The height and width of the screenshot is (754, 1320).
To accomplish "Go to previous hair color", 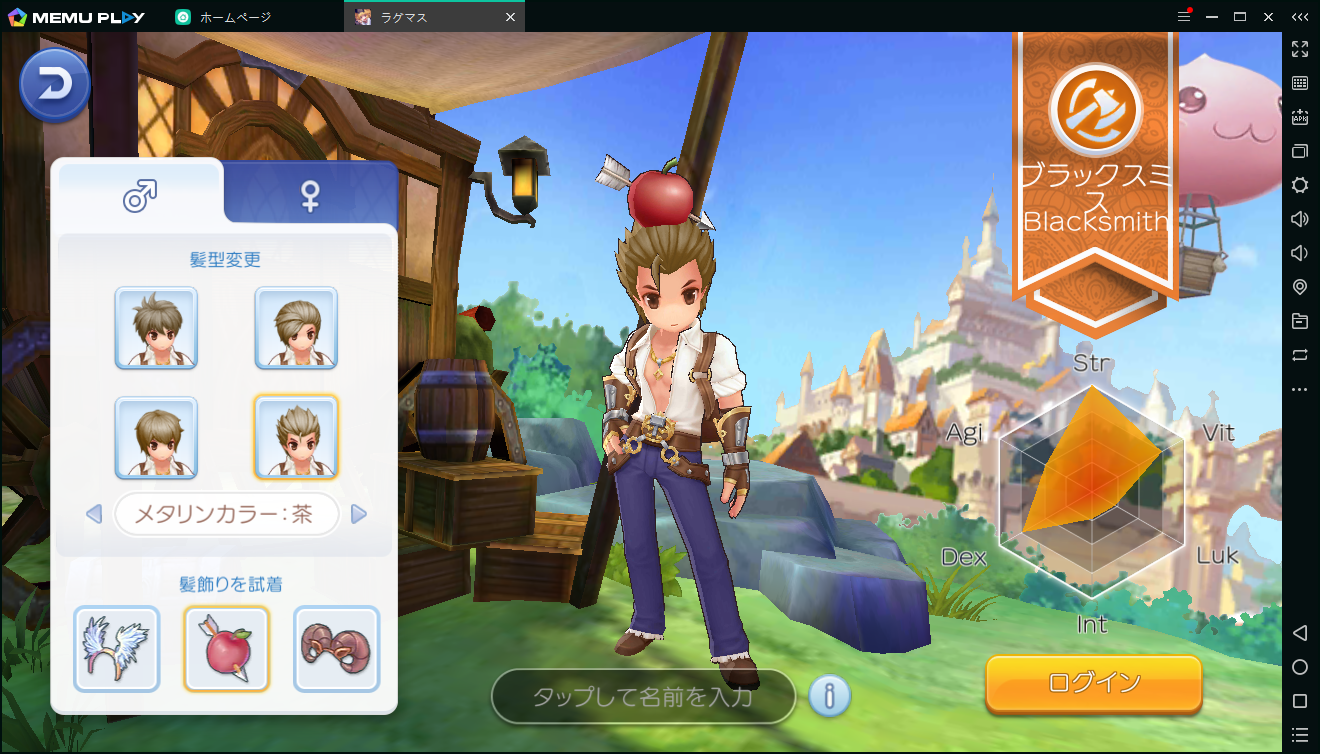I will pyautogui.click(x=94, y=514).
